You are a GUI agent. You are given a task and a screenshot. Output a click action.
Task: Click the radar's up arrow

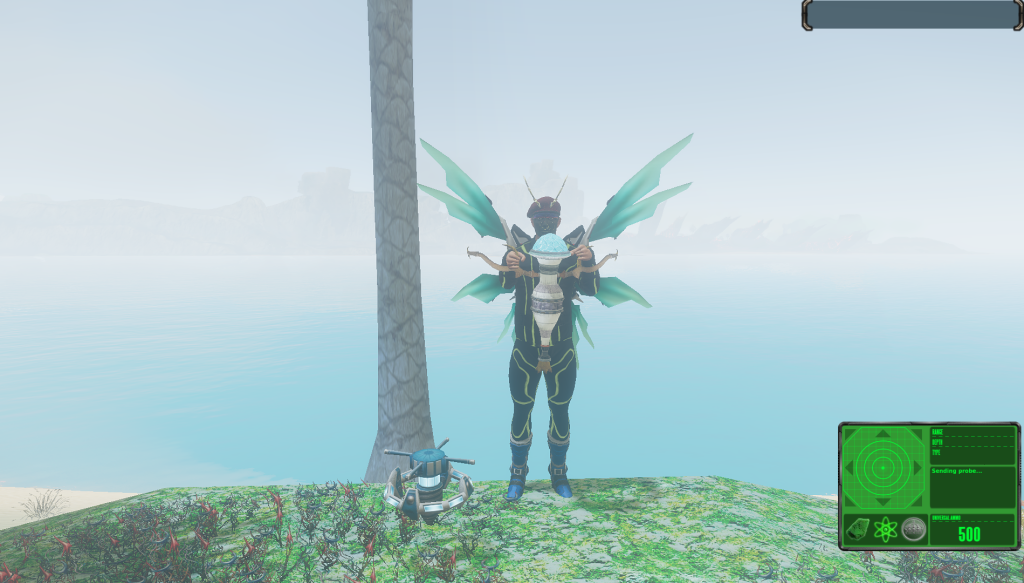(883, 434)
